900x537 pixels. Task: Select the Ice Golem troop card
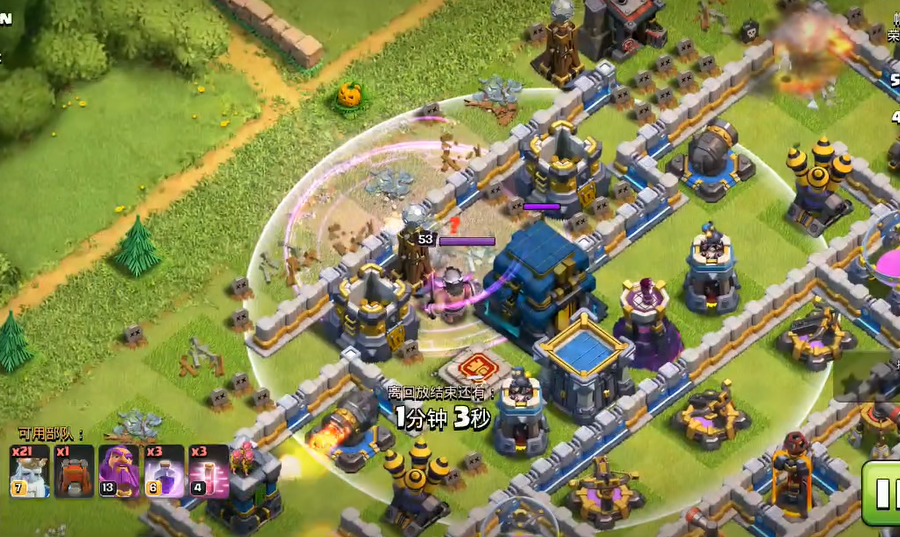[29, 471]
